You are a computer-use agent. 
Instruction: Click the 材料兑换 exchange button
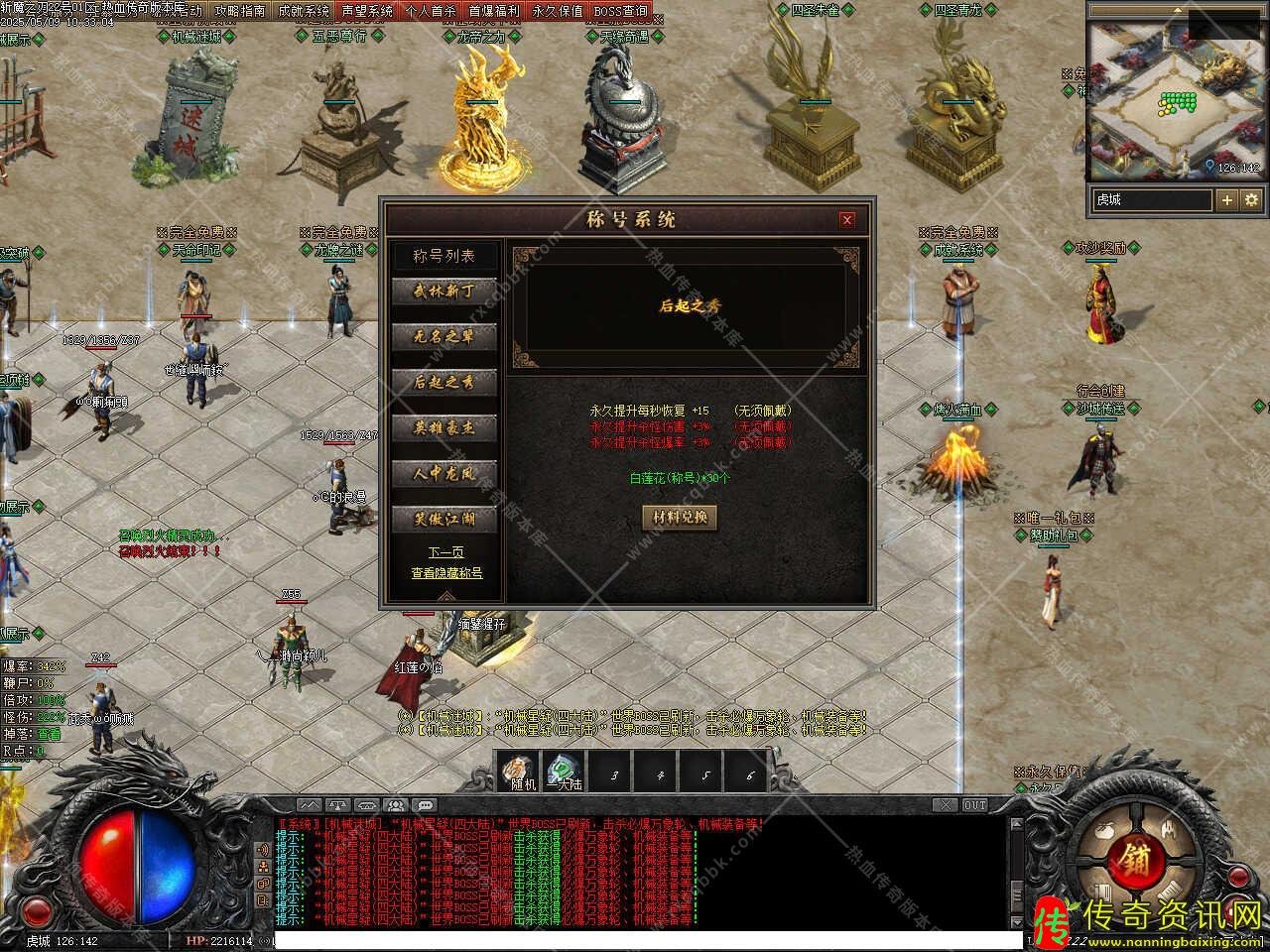(680, 517)
